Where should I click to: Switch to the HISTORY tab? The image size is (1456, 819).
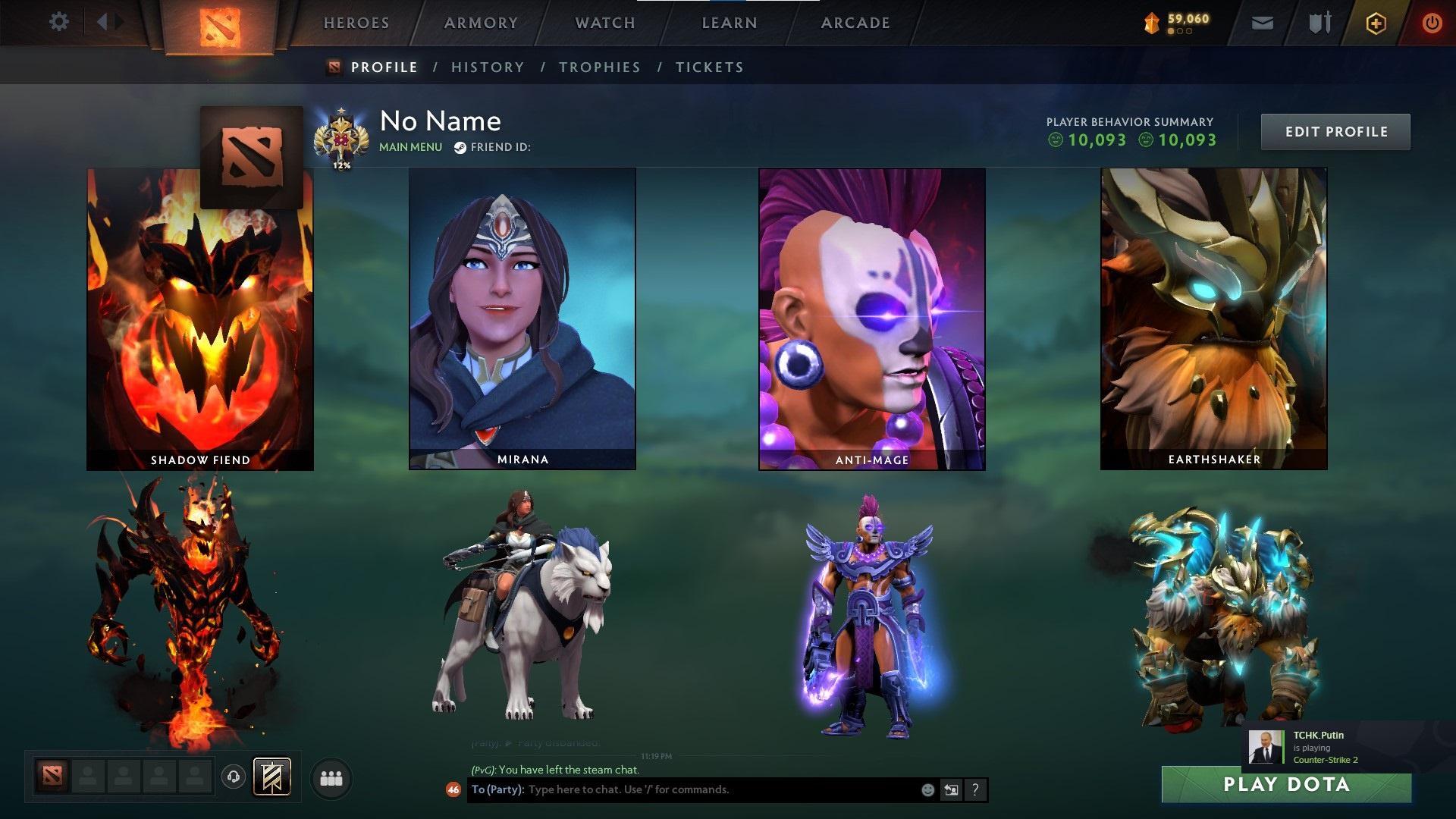487,67
